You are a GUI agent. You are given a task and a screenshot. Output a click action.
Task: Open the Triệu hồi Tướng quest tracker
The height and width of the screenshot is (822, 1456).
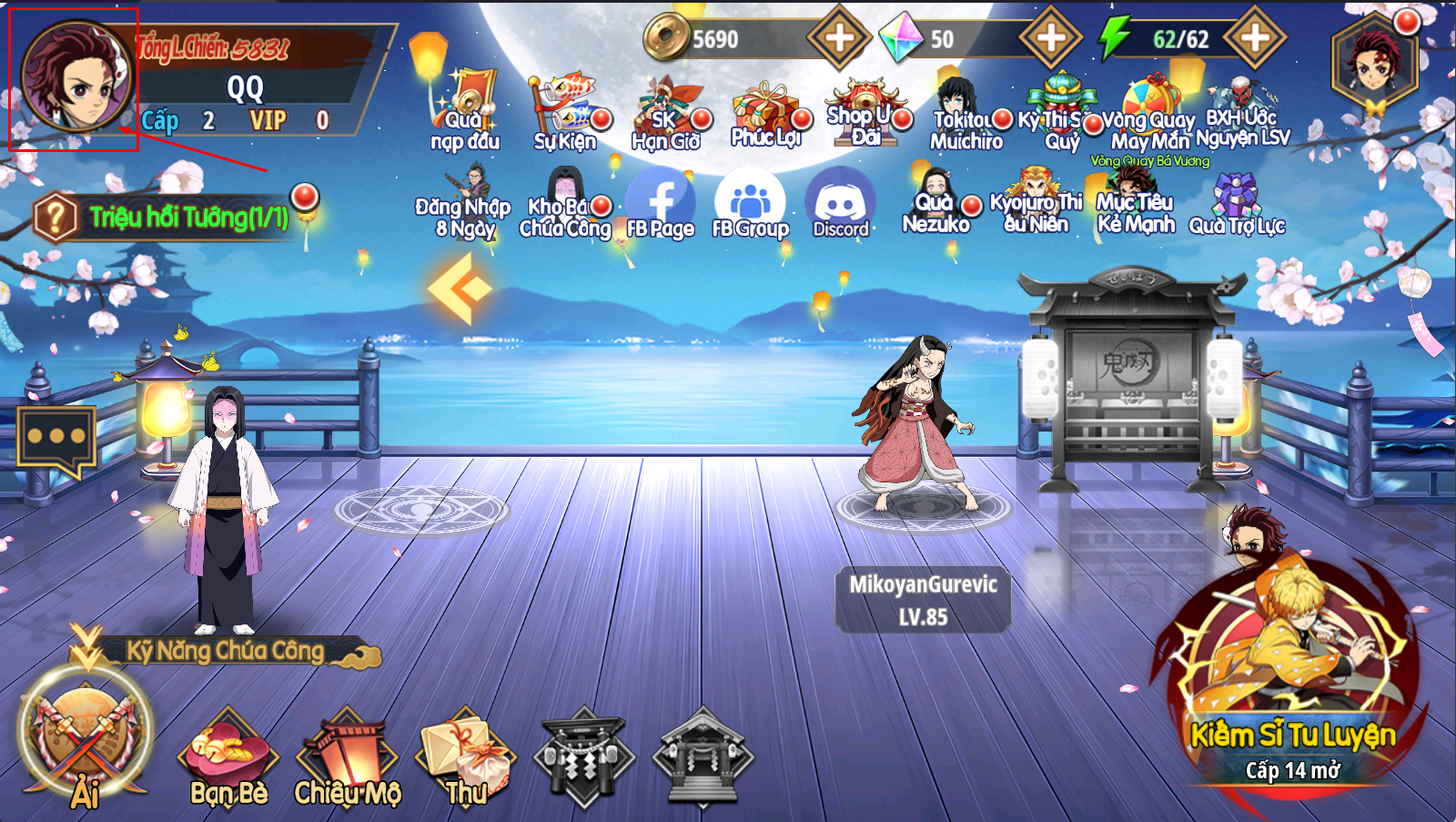(x=173, y=218)
